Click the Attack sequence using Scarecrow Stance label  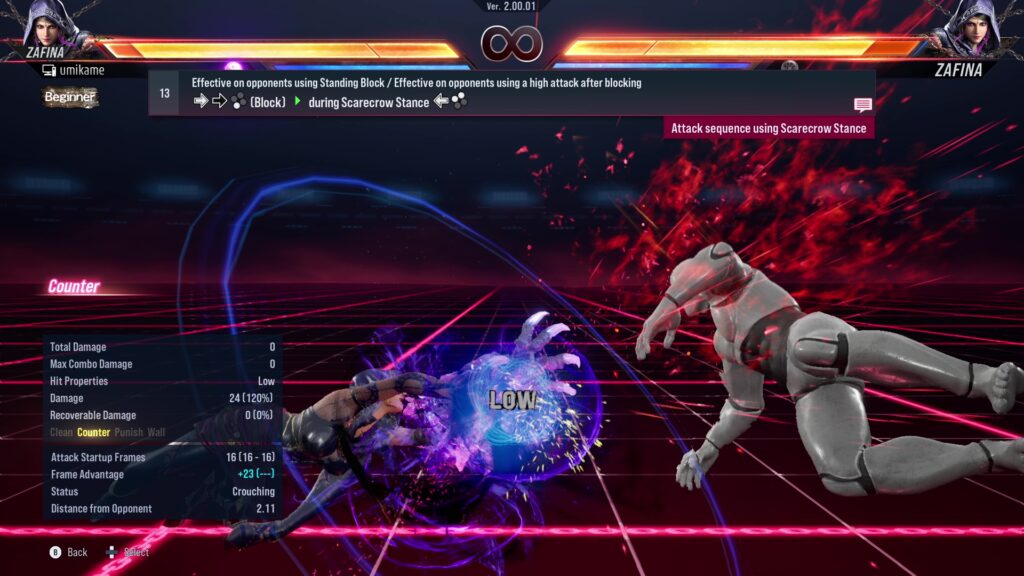[x=769, y=128]
